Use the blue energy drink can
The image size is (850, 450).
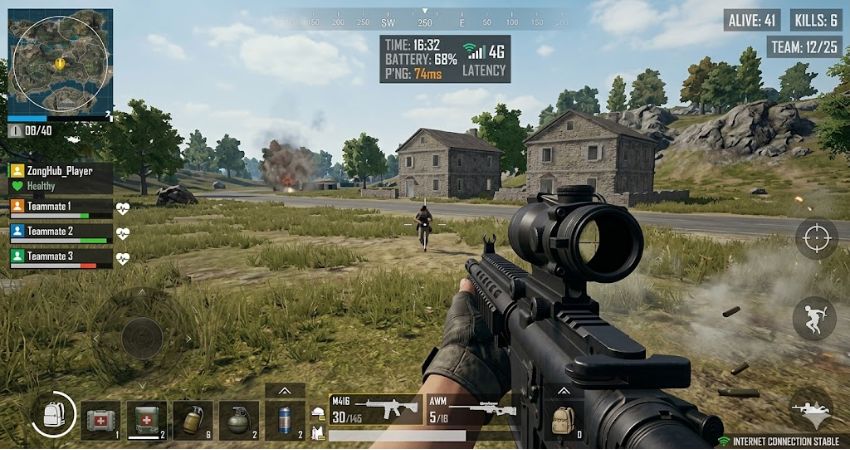[x=284, y=420]
